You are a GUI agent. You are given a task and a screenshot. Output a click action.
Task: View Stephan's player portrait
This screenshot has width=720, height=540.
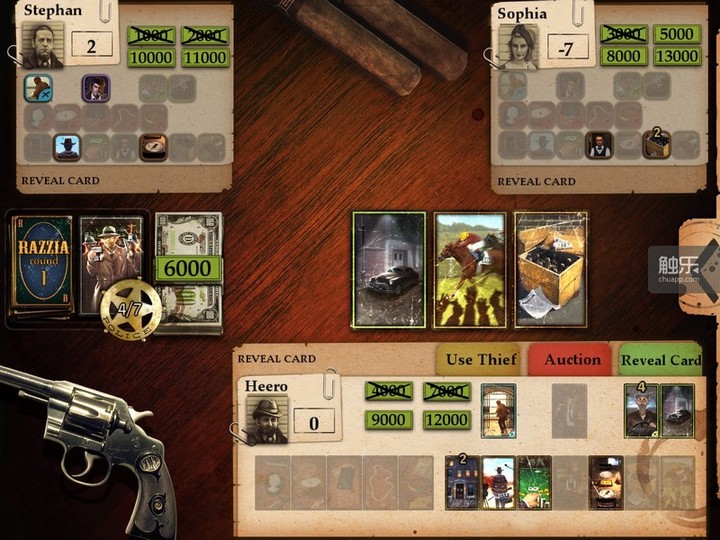pyautogui.click(x=42, y=46)
